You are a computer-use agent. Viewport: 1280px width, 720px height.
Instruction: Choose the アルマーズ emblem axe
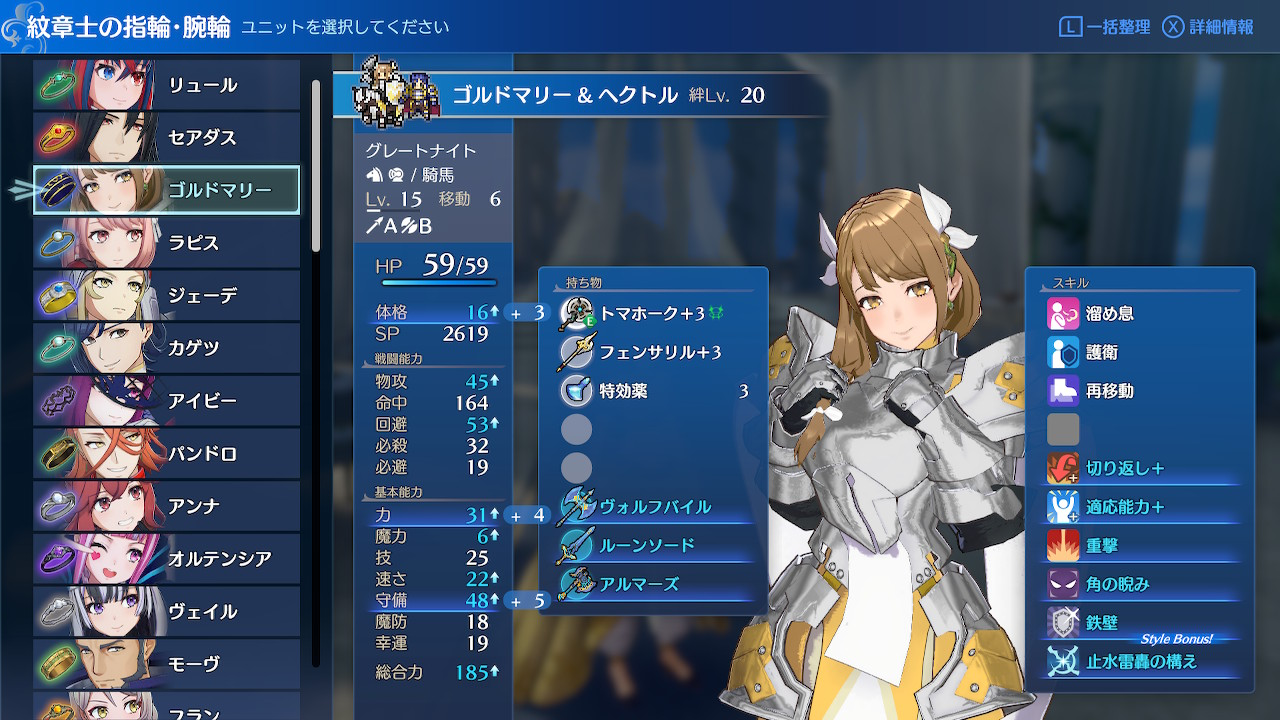coord(654,584)
